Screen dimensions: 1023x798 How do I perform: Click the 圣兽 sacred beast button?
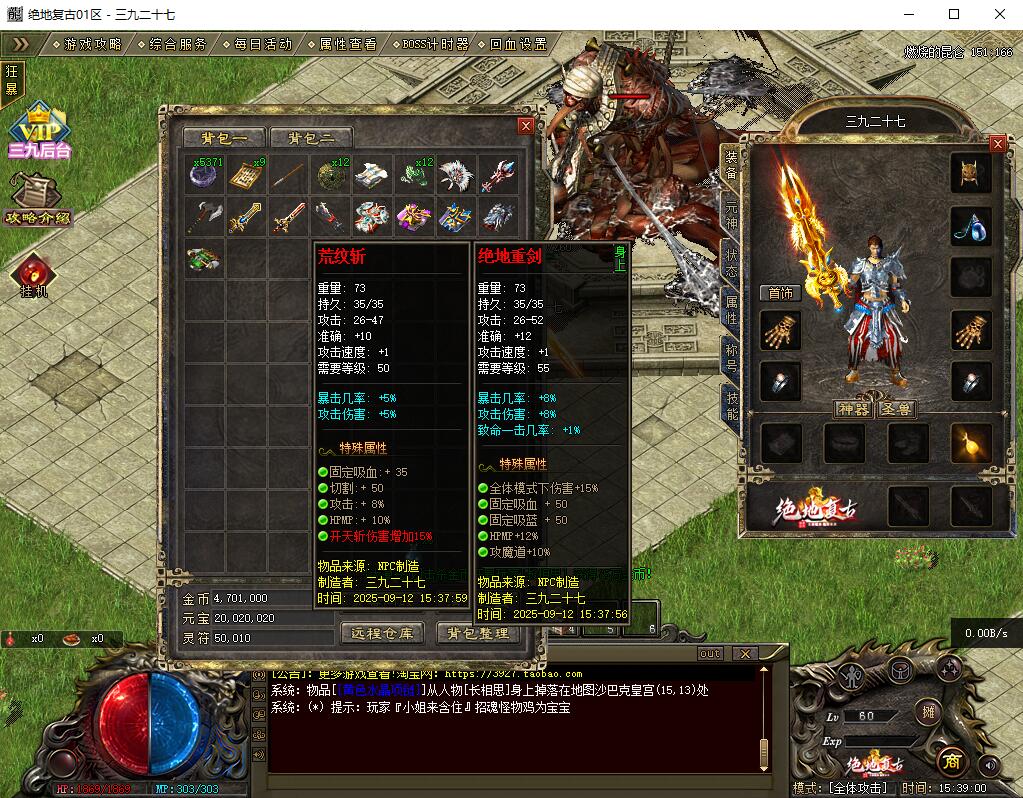pos(894,409)
